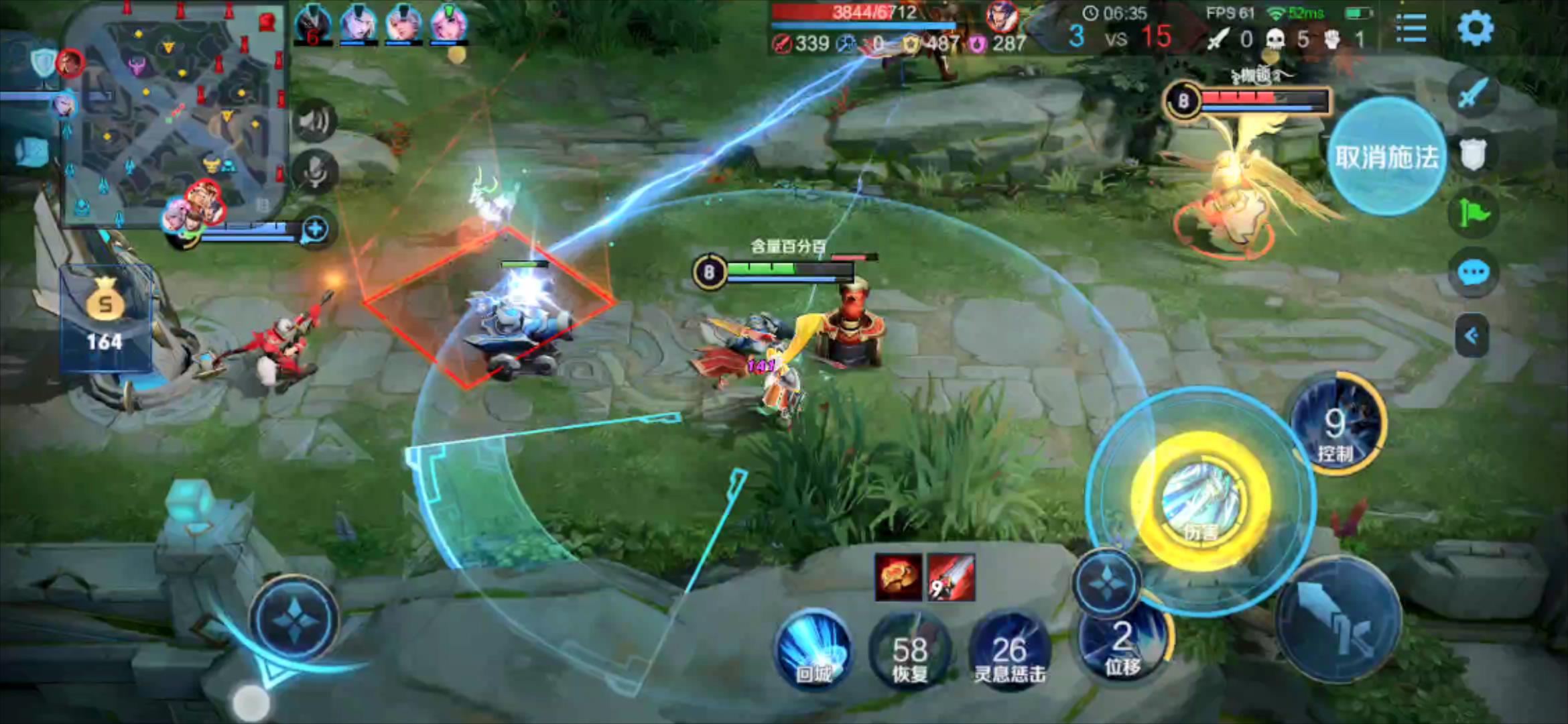Open the gold shop with 164 coins

click(105, 318)
